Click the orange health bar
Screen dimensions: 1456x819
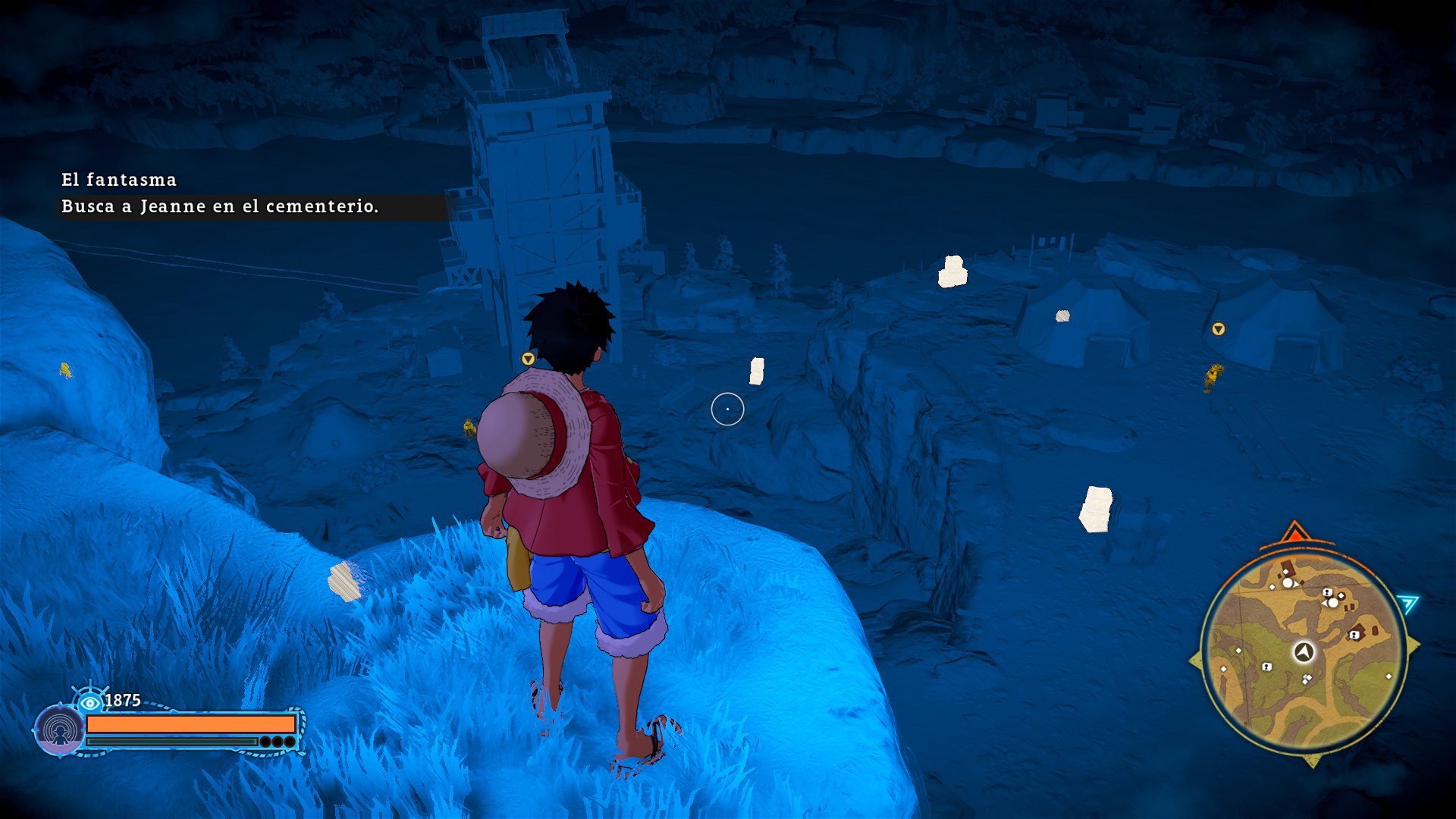pyautogui.click(x=193, y=723)
